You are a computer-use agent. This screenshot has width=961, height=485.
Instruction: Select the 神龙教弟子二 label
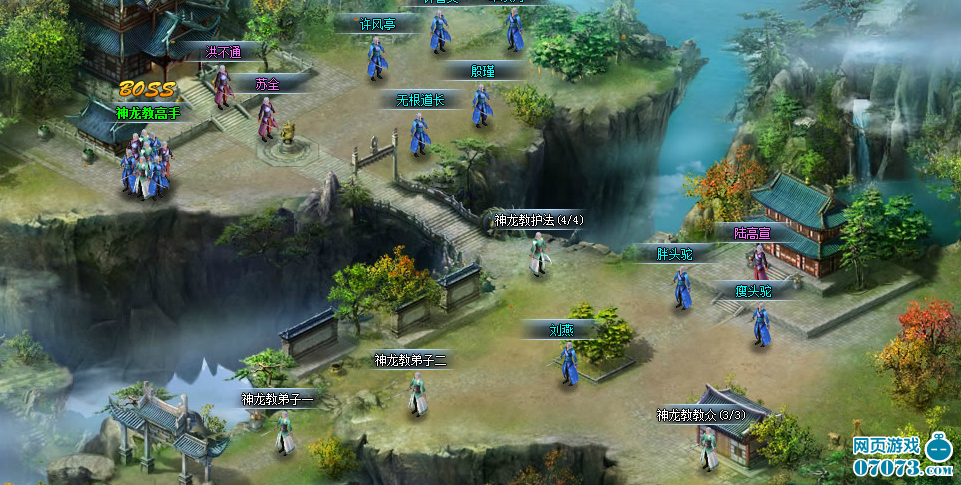pos(410,359)
